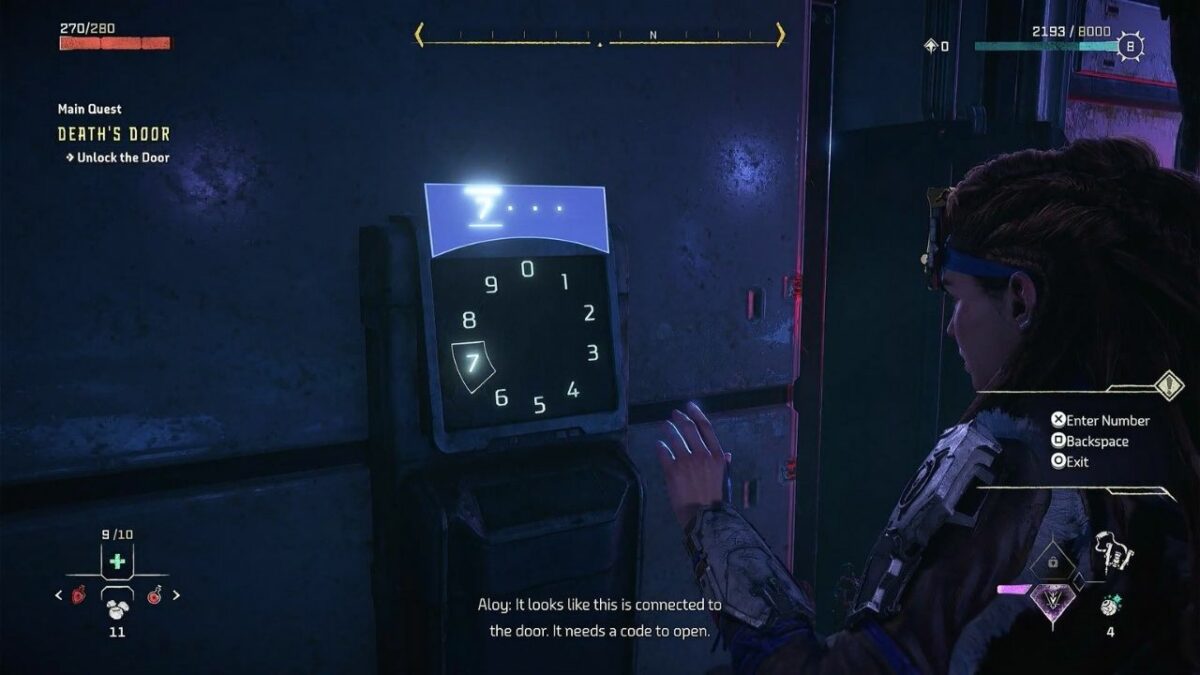
Task: Select digit 0 on the keypad
Action: 527,269
